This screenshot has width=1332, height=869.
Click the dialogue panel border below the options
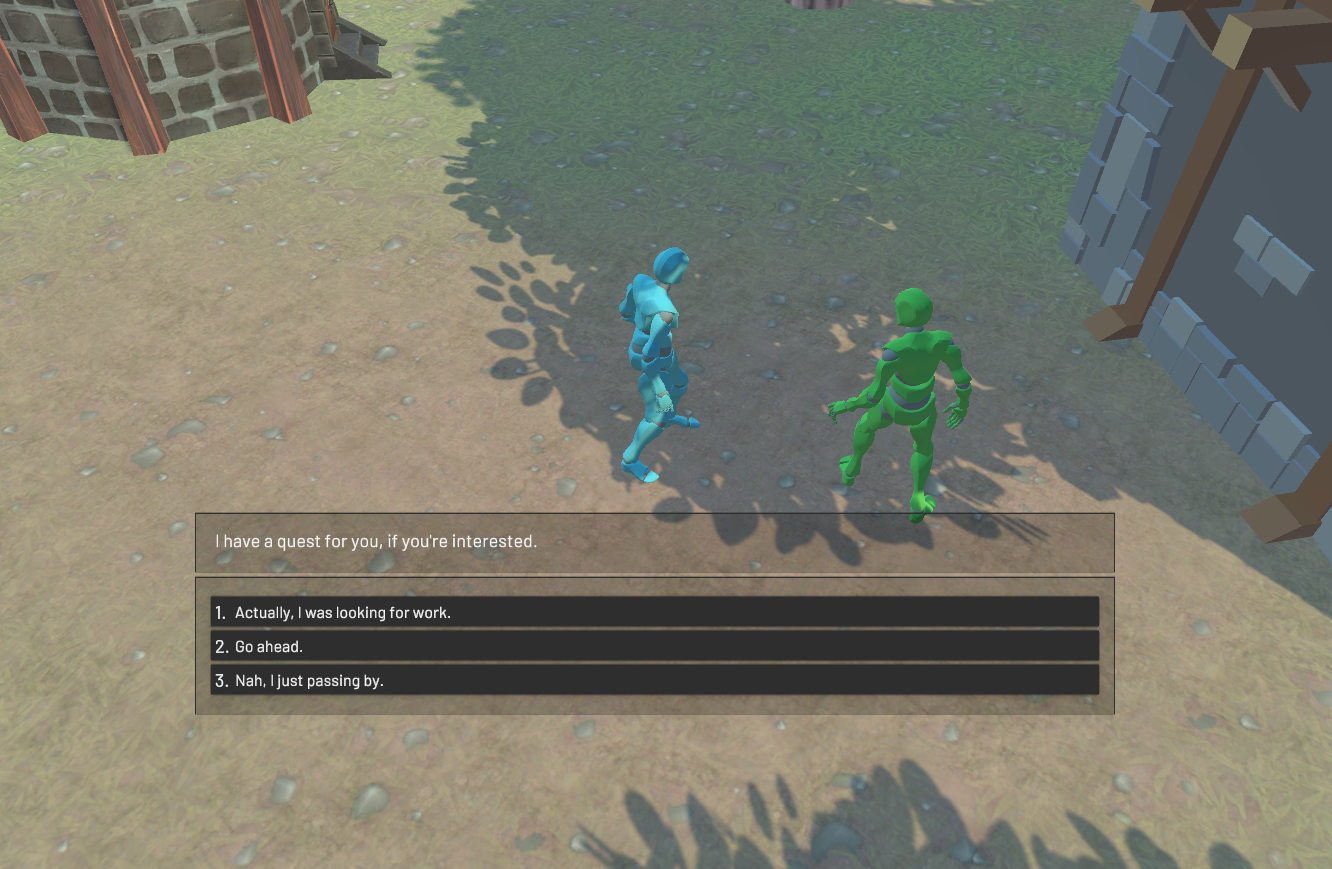(x=655, y=705)
